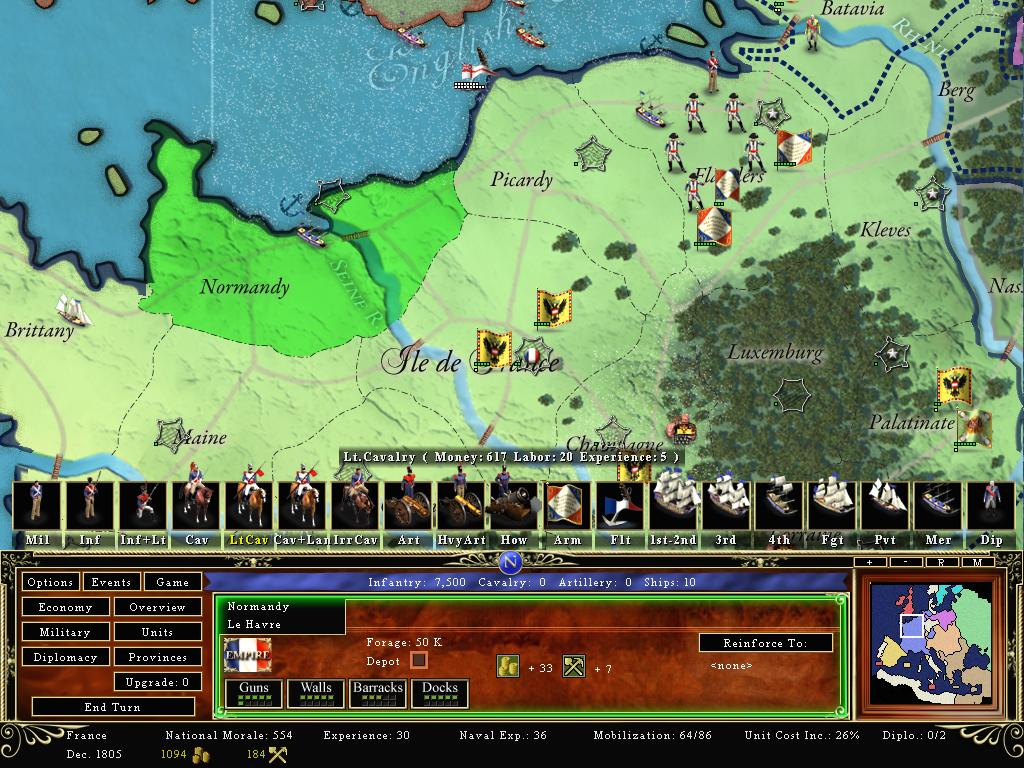The height and width of the screenshot is (768, 1024).
Task: Select the Guns development button
Action: coord(253,692)
